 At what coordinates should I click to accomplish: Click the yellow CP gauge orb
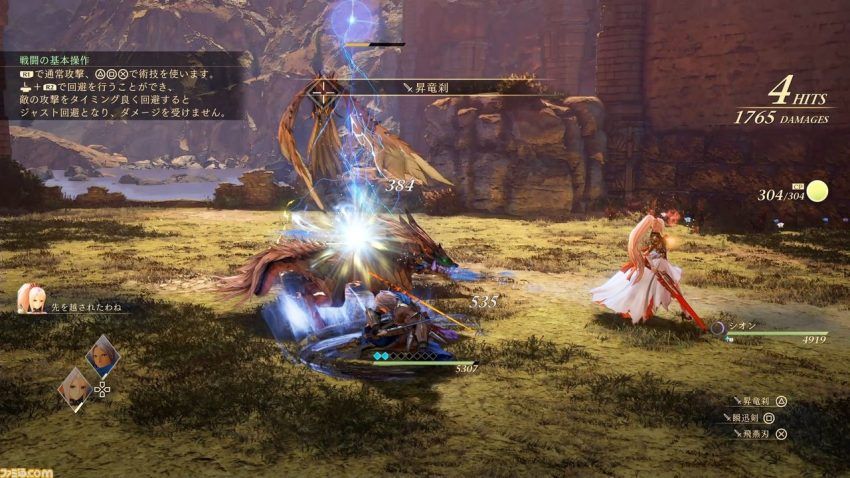pos(819,191)
